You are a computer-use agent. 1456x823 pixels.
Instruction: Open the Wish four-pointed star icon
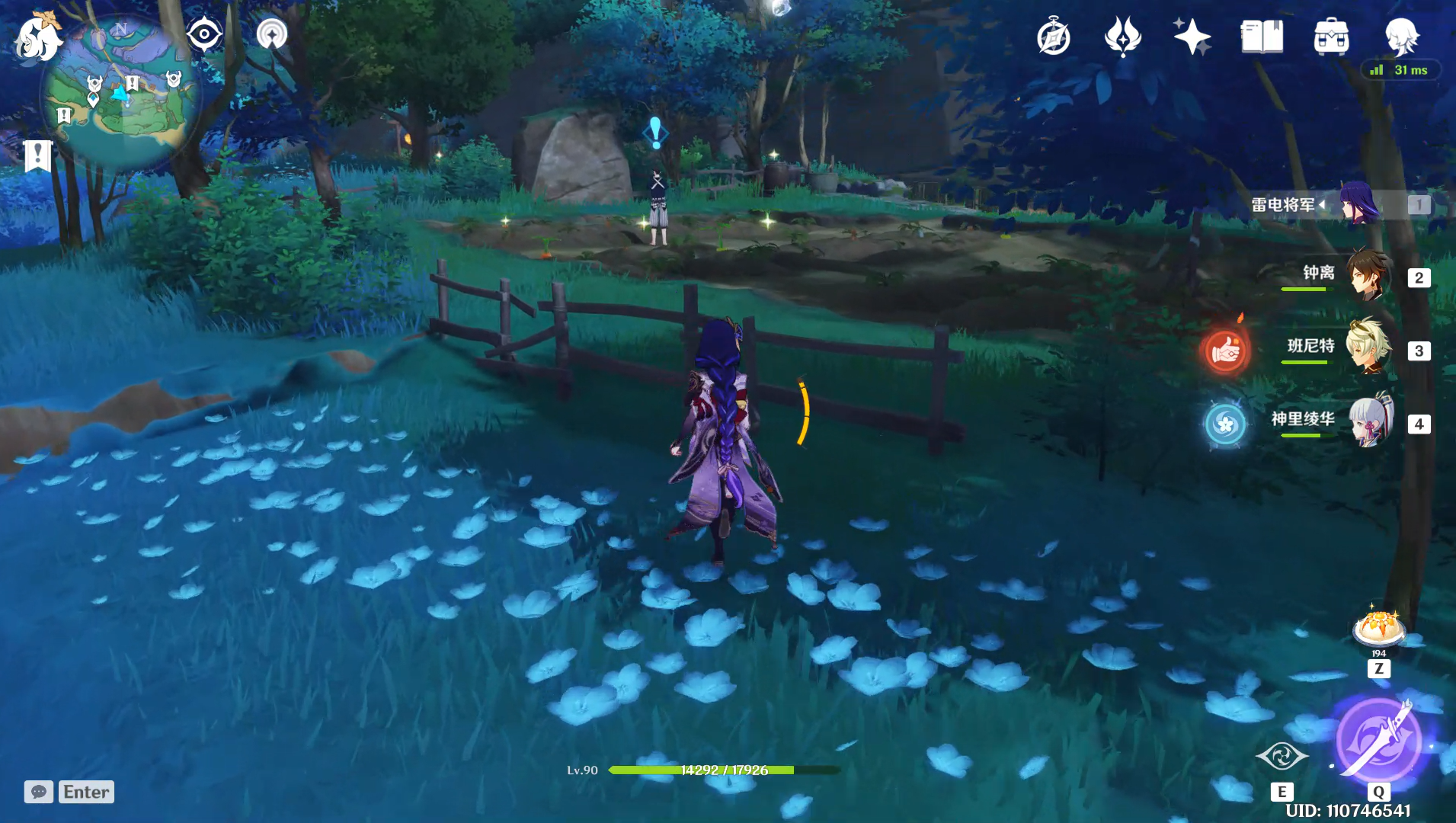pos(1192,37)
